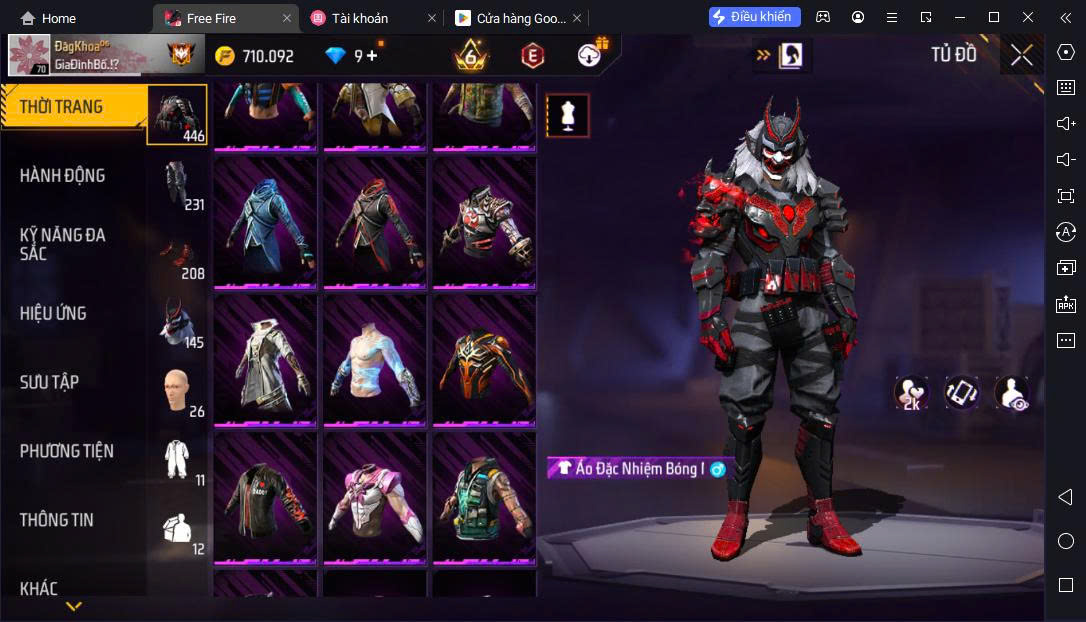Switch to the Phương Tiện category

click(x=67, y=451)
